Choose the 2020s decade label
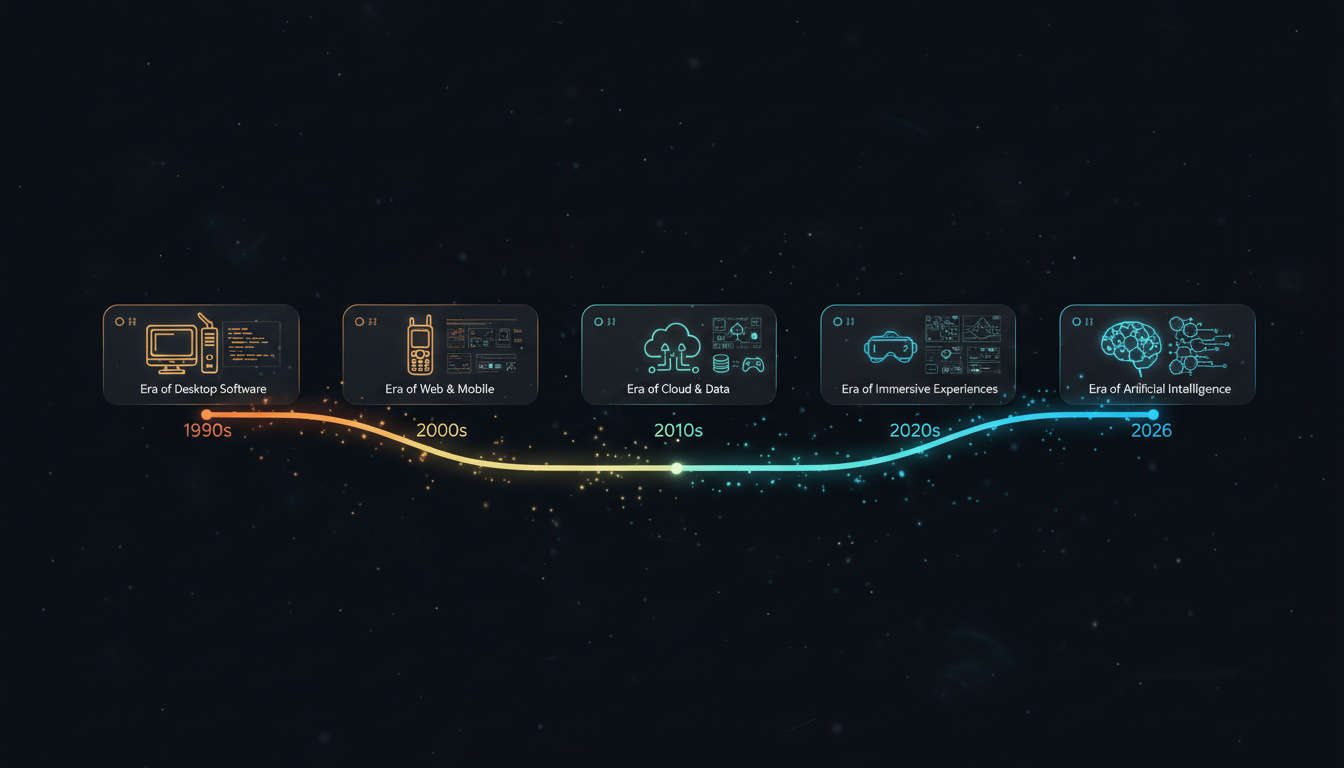Screen dimensions: 1344x768 pyautogui.click(x=915, y=431)
